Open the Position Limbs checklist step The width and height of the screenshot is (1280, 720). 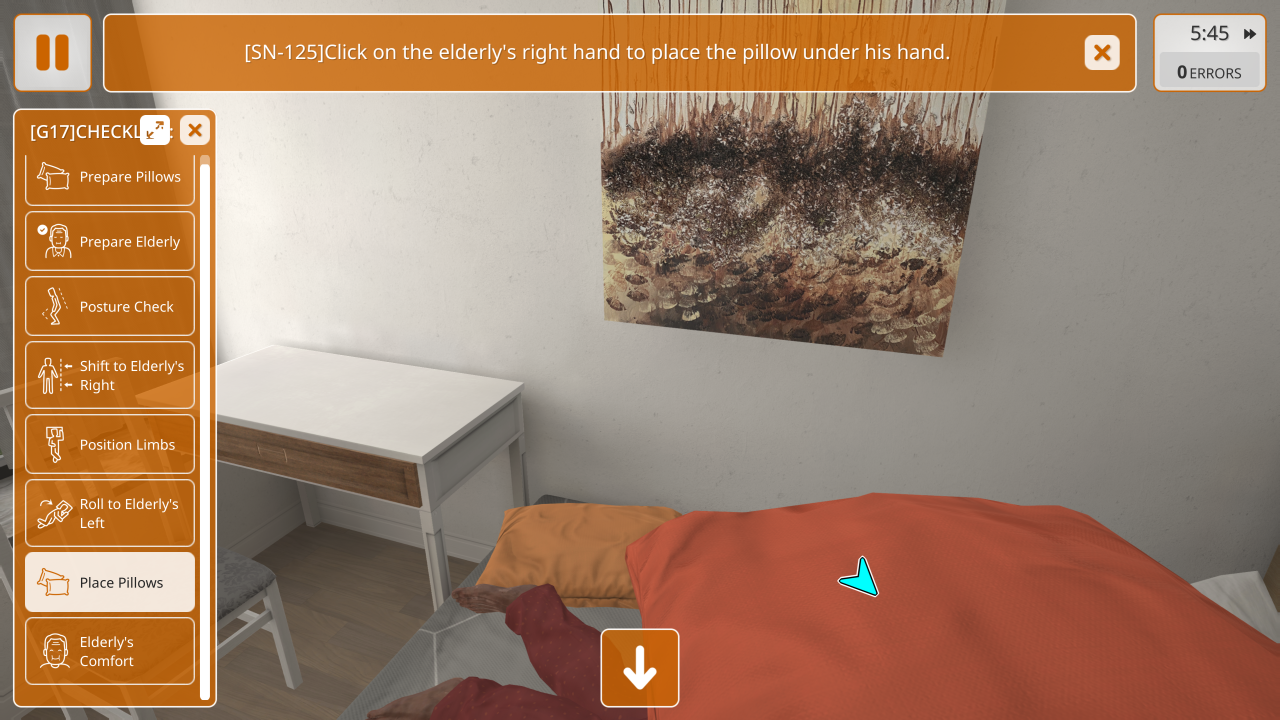point(110,444)
